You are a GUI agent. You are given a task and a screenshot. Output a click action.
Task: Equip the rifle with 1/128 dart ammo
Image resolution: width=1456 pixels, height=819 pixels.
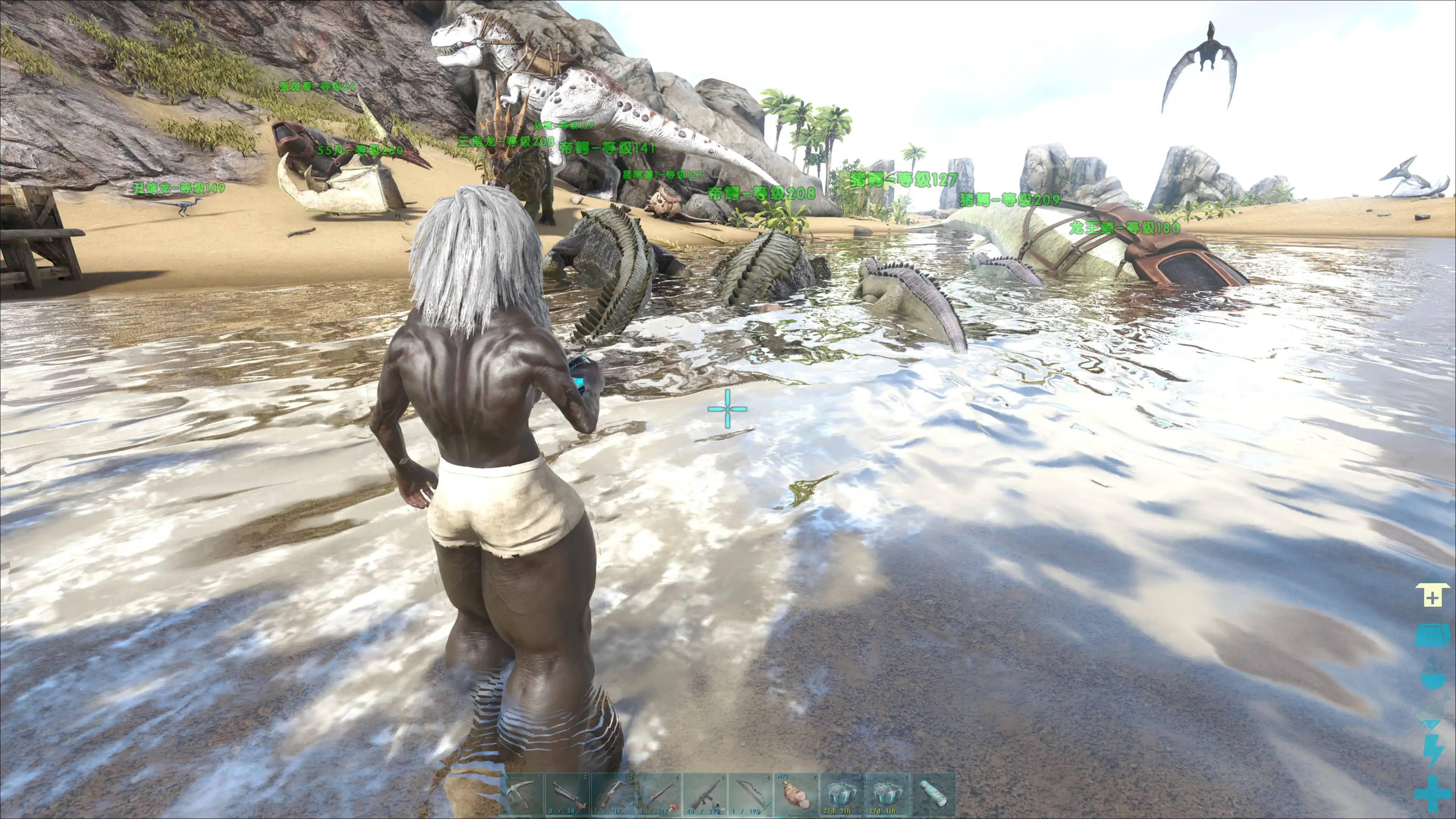tap(660, 794)
